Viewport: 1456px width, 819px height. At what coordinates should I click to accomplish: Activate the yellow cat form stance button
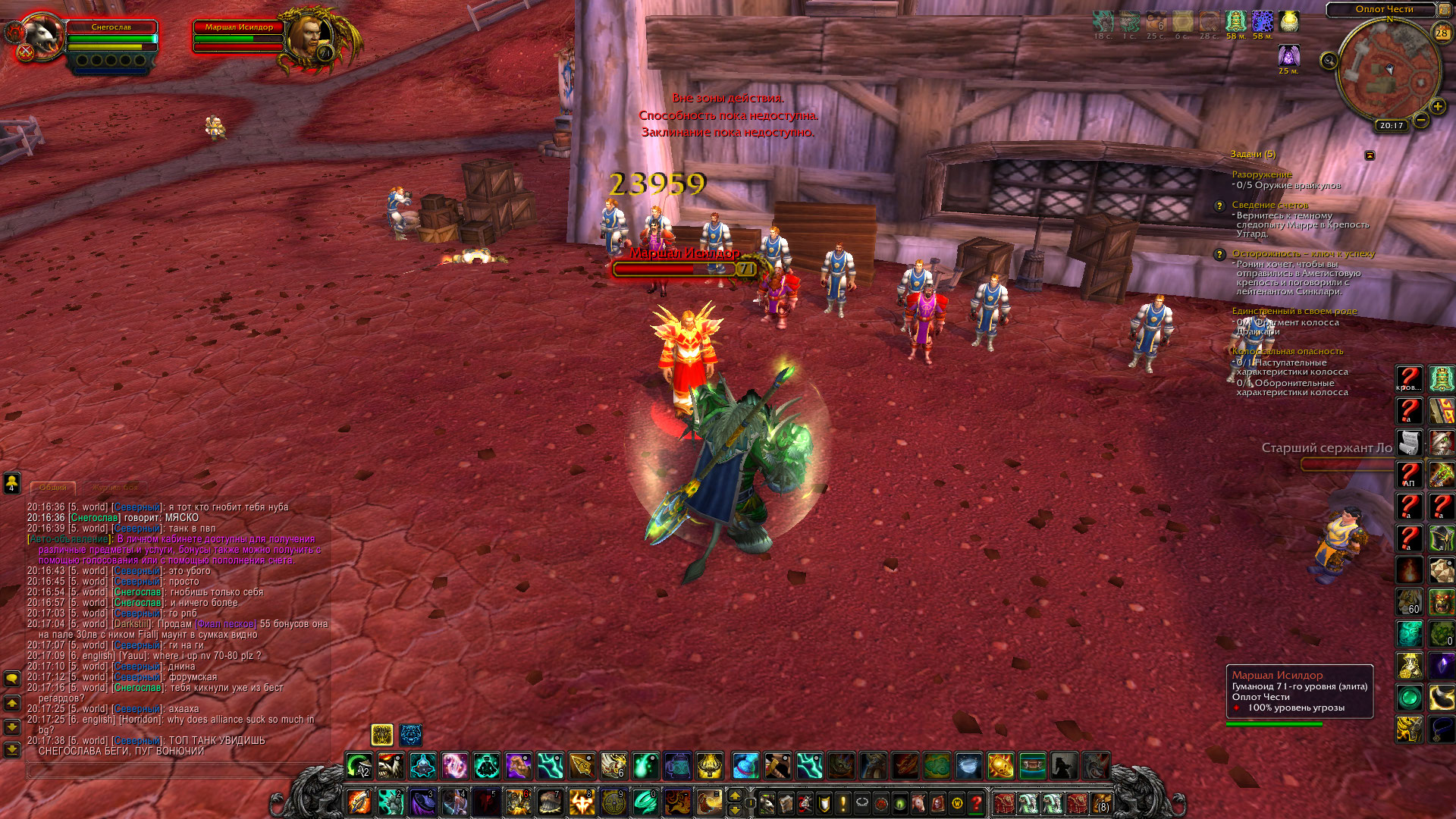(x=382, y=734)
